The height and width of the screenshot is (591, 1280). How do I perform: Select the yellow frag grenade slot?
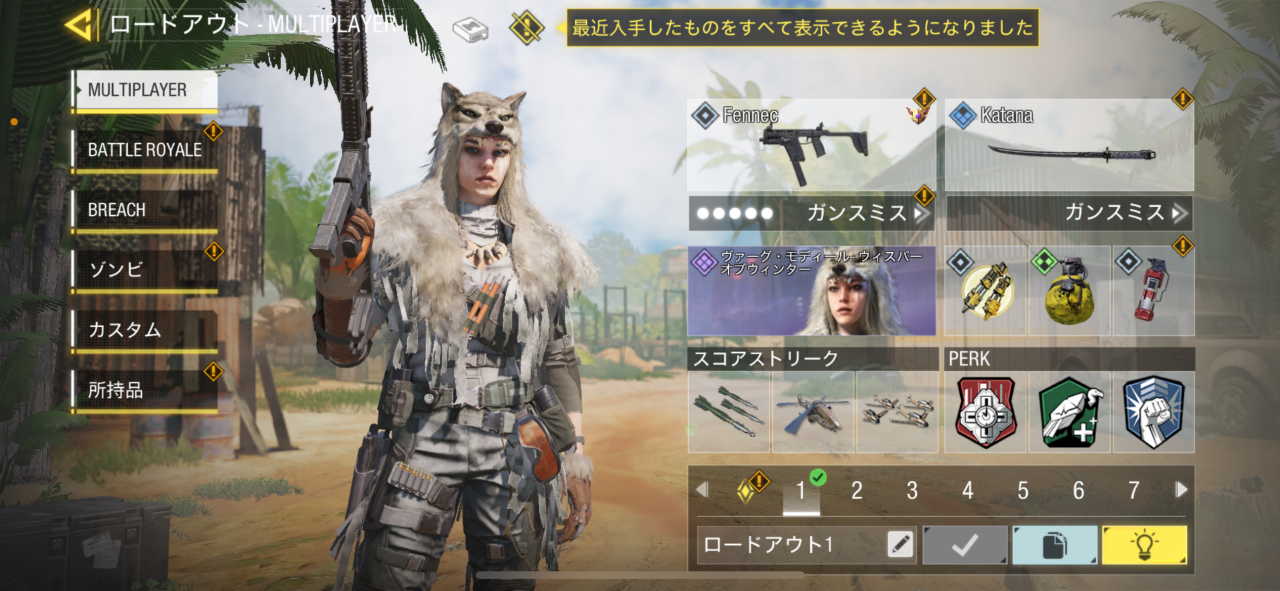(1069, 291)
